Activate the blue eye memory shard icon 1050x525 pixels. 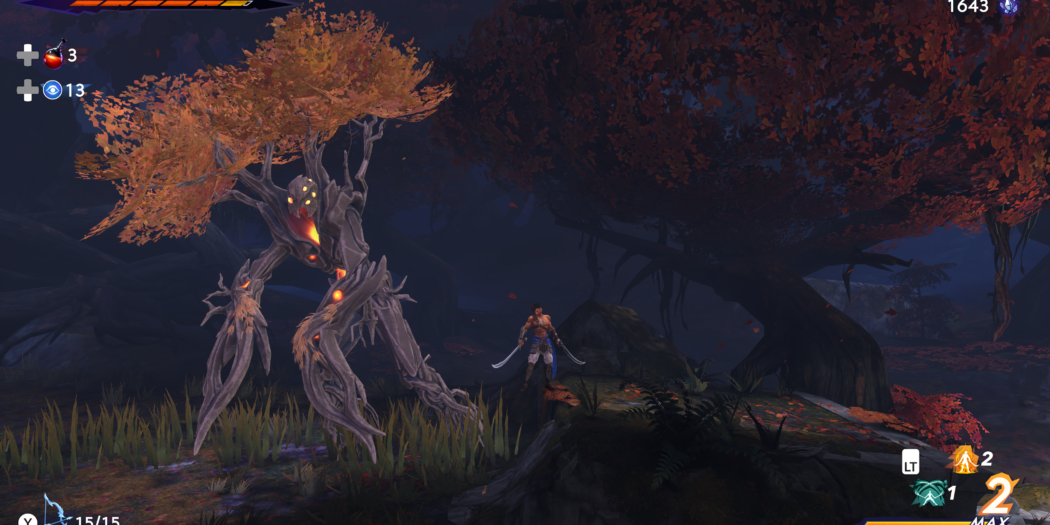pyautogui.click(x=53, y=90)
